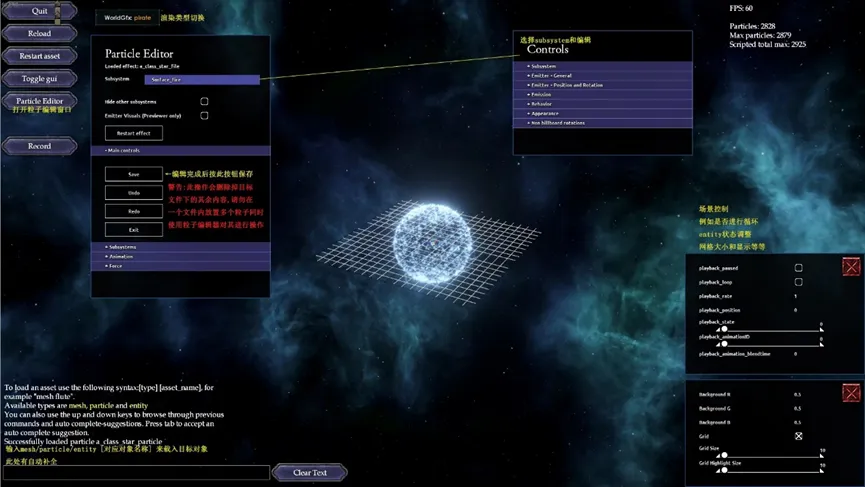This screenshot has height=487, width=865.
Task: Click the Clear Text button
Action: [309, 472]
